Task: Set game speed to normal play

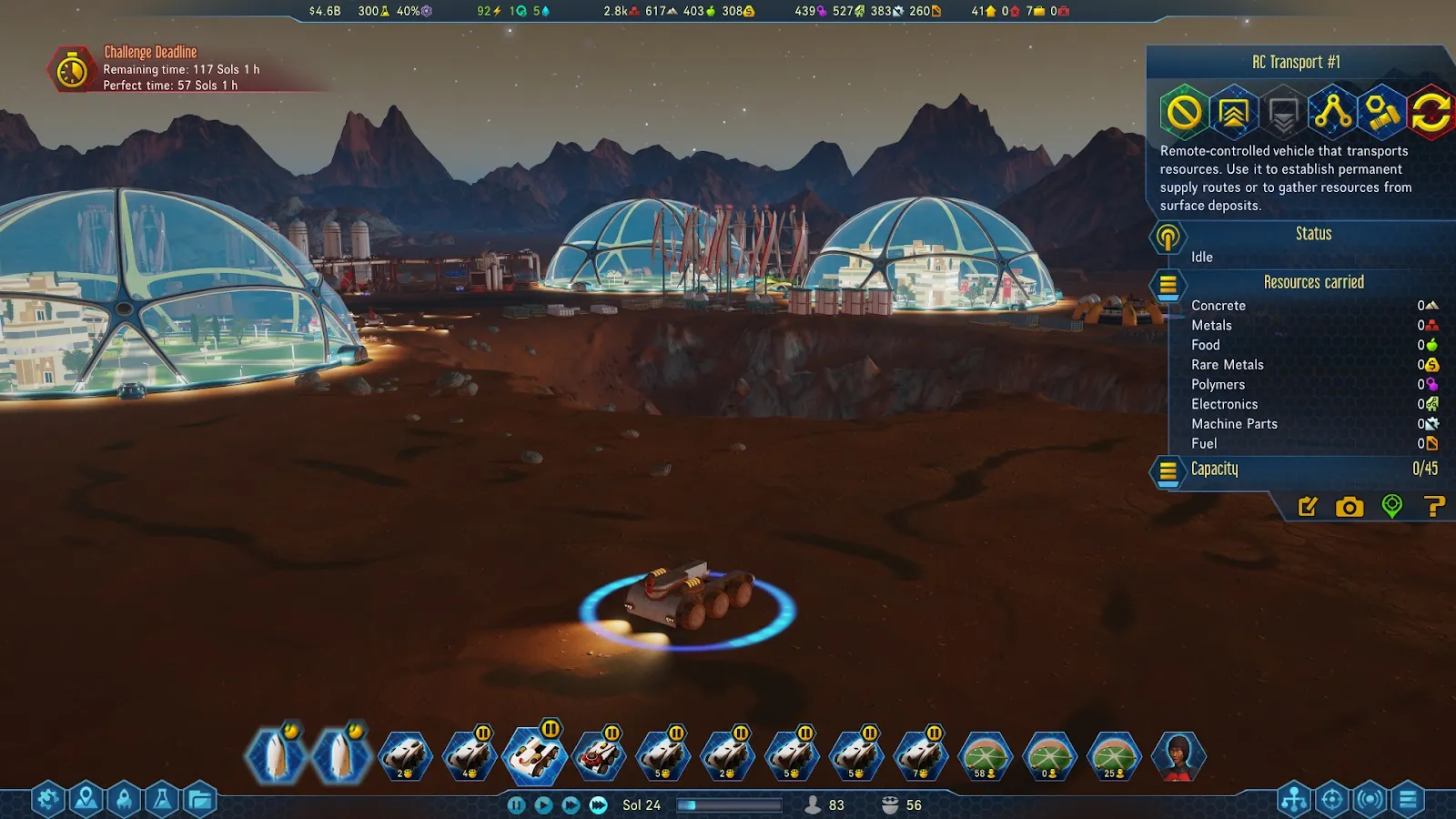Action: point(543,804)
